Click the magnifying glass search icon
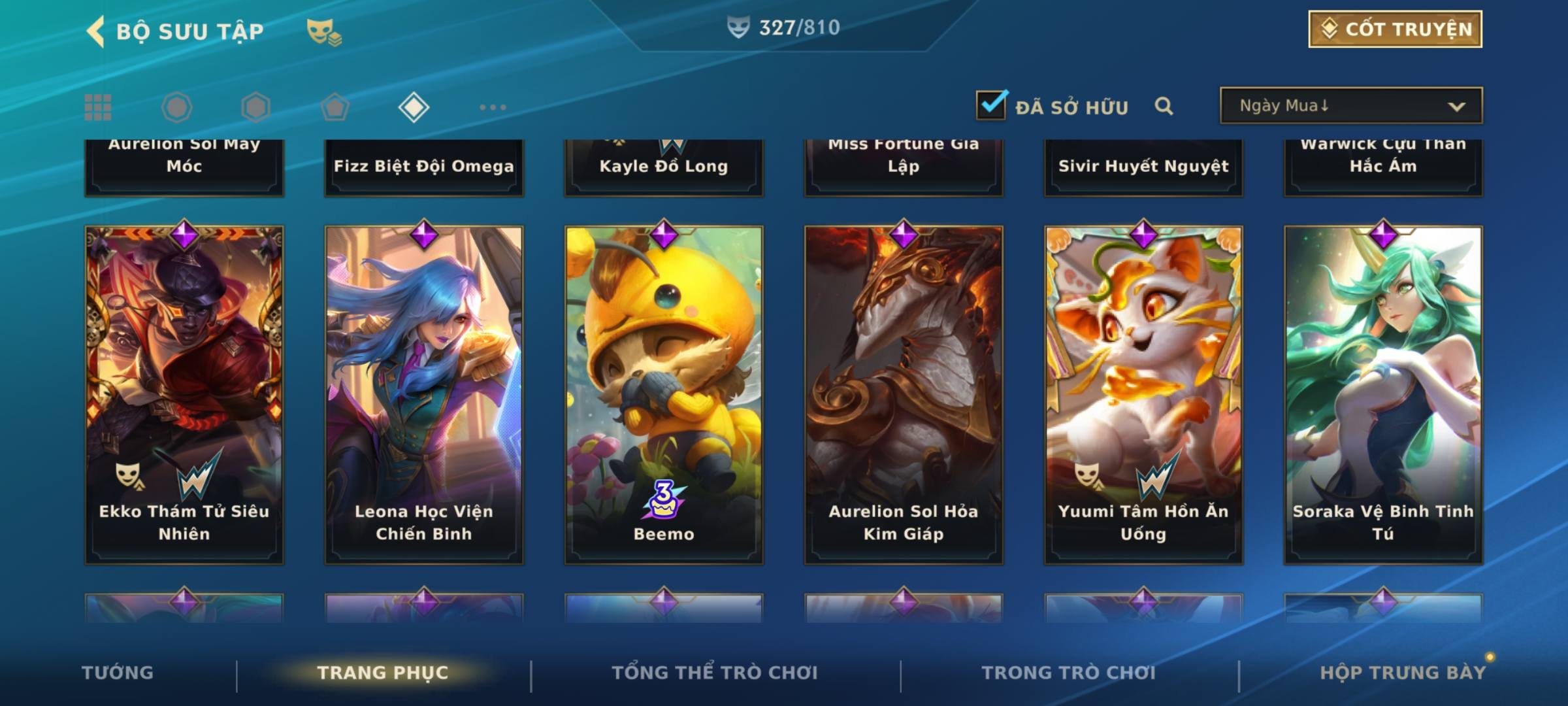 coord(1164,106)
